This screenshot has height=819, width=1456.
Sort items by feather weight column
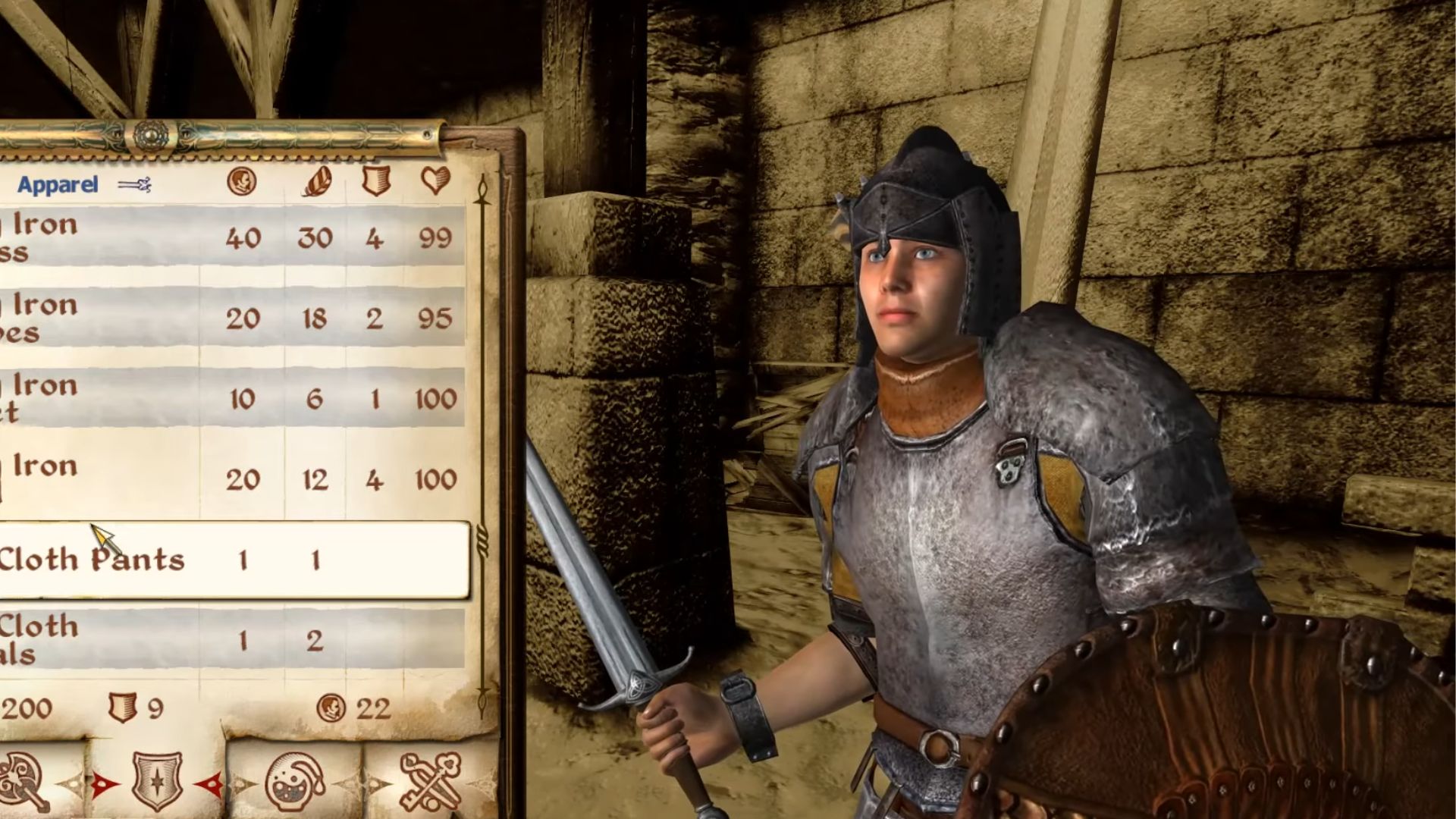click(x=315, y=181)
